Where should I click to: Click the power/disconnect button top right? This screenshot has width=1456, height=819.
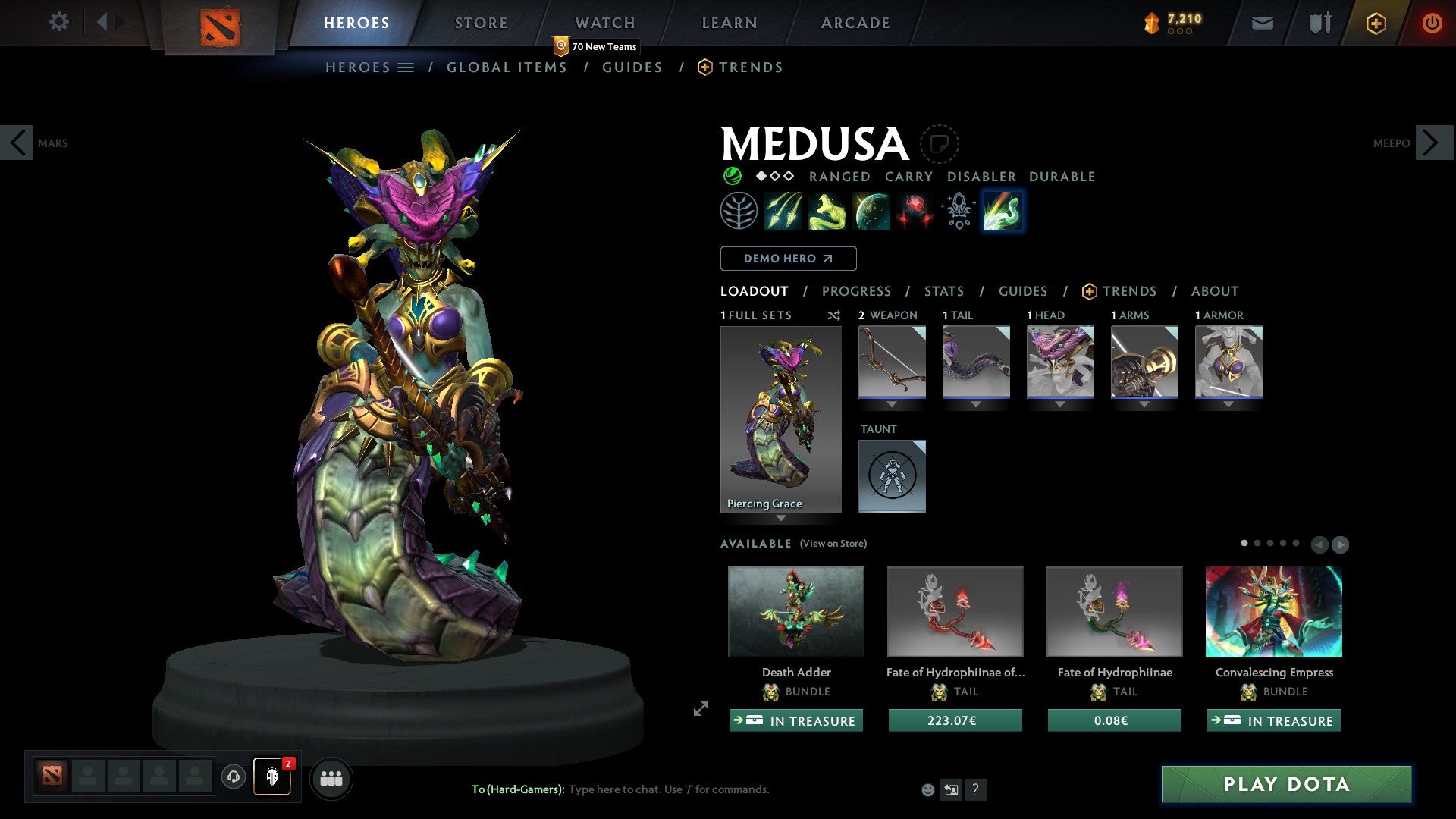pos(1433,23)
